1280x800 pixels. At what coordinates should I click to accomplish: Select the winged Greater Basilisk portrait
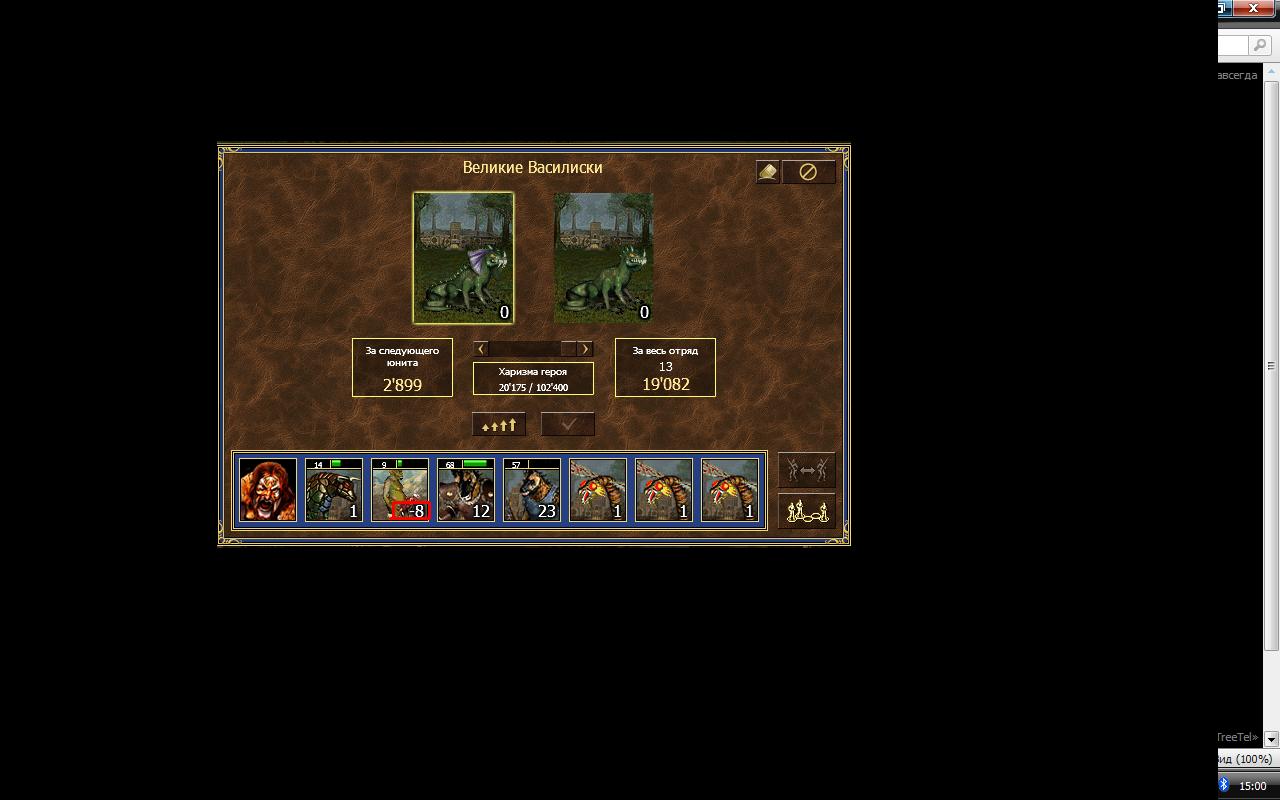[x=463, y=257]
